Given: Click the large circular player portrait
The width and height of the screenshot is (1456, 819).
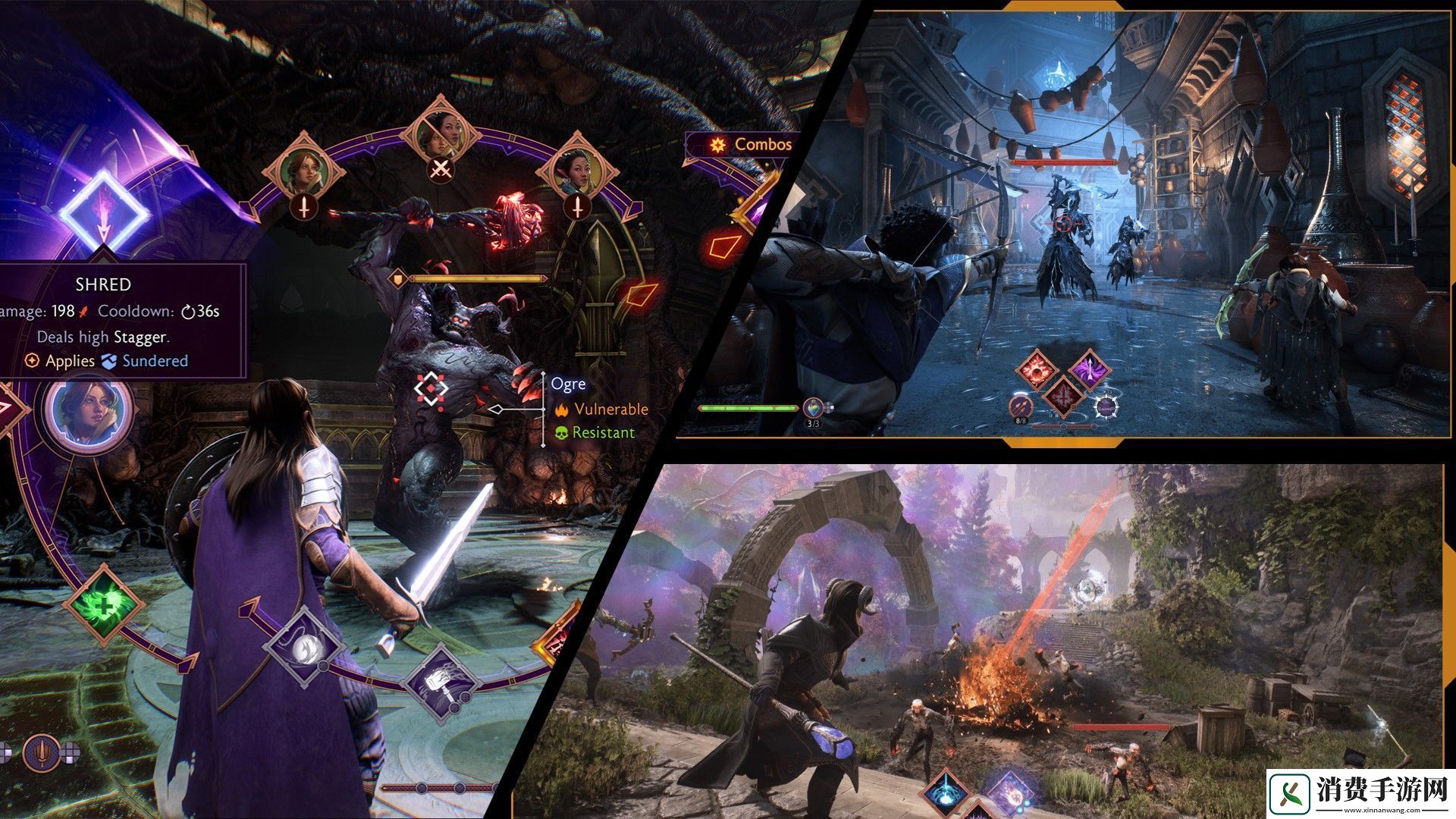Looking at the screenshot, I should click(x=88, y=411).
